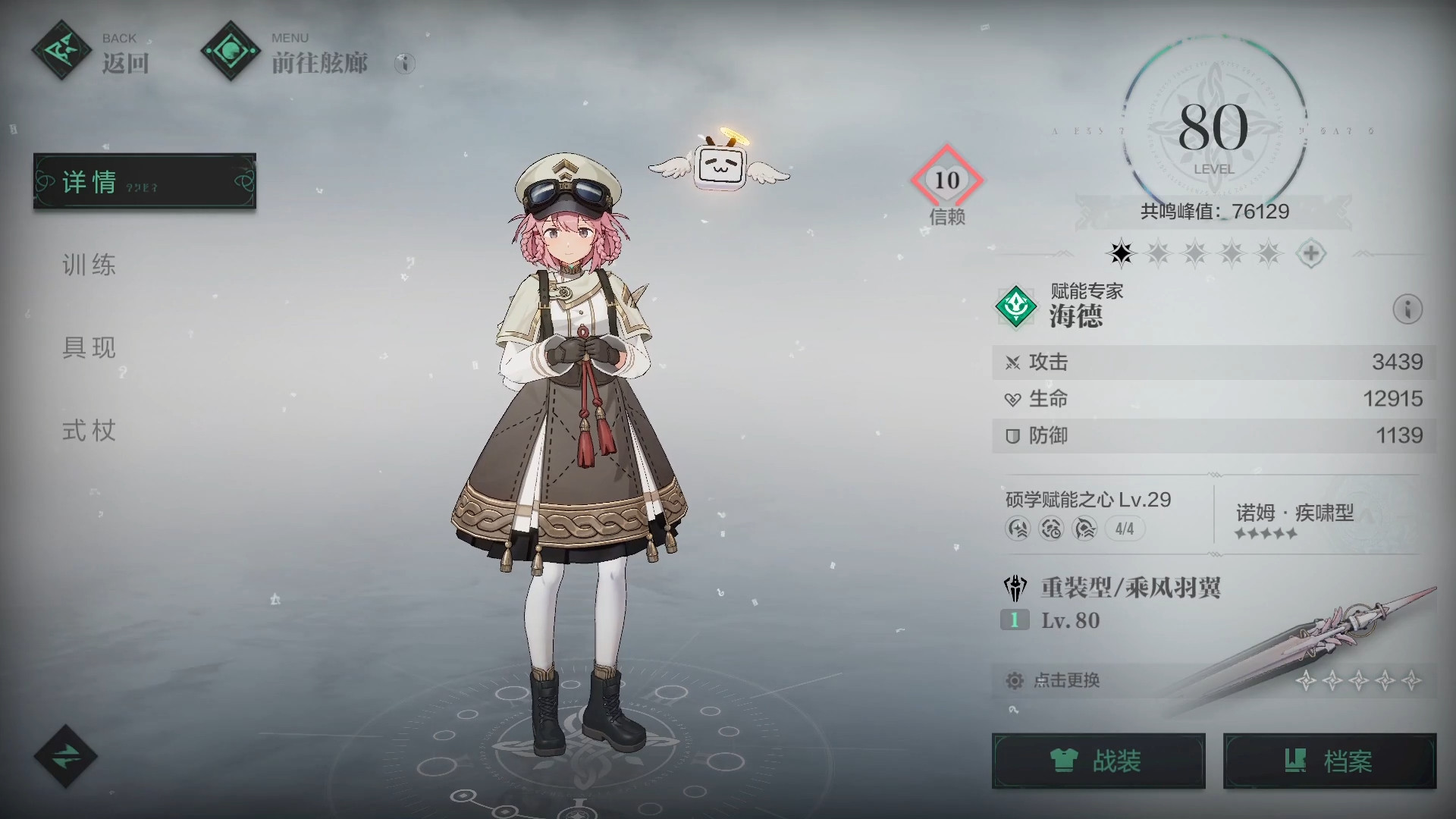Select the 详情 tab
Viewport: 1456px width, 819px height.
(x=144, y=181)
